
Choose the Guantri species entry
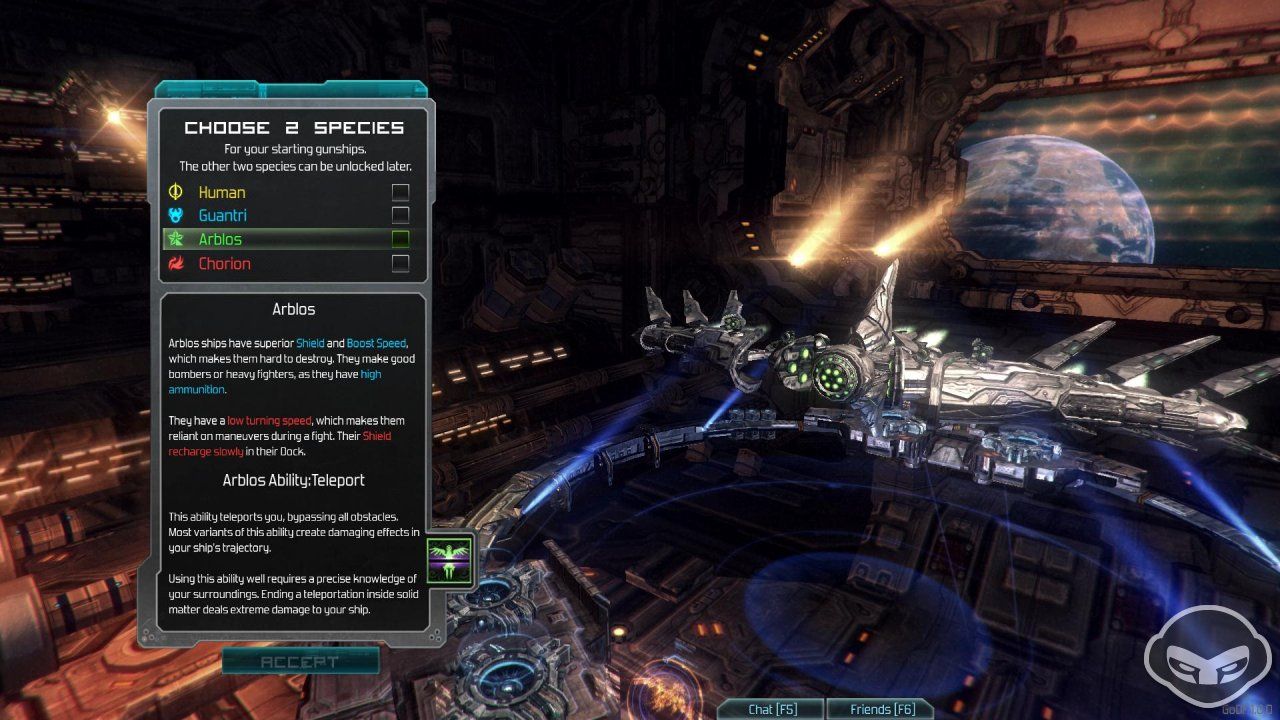(222, 216)
